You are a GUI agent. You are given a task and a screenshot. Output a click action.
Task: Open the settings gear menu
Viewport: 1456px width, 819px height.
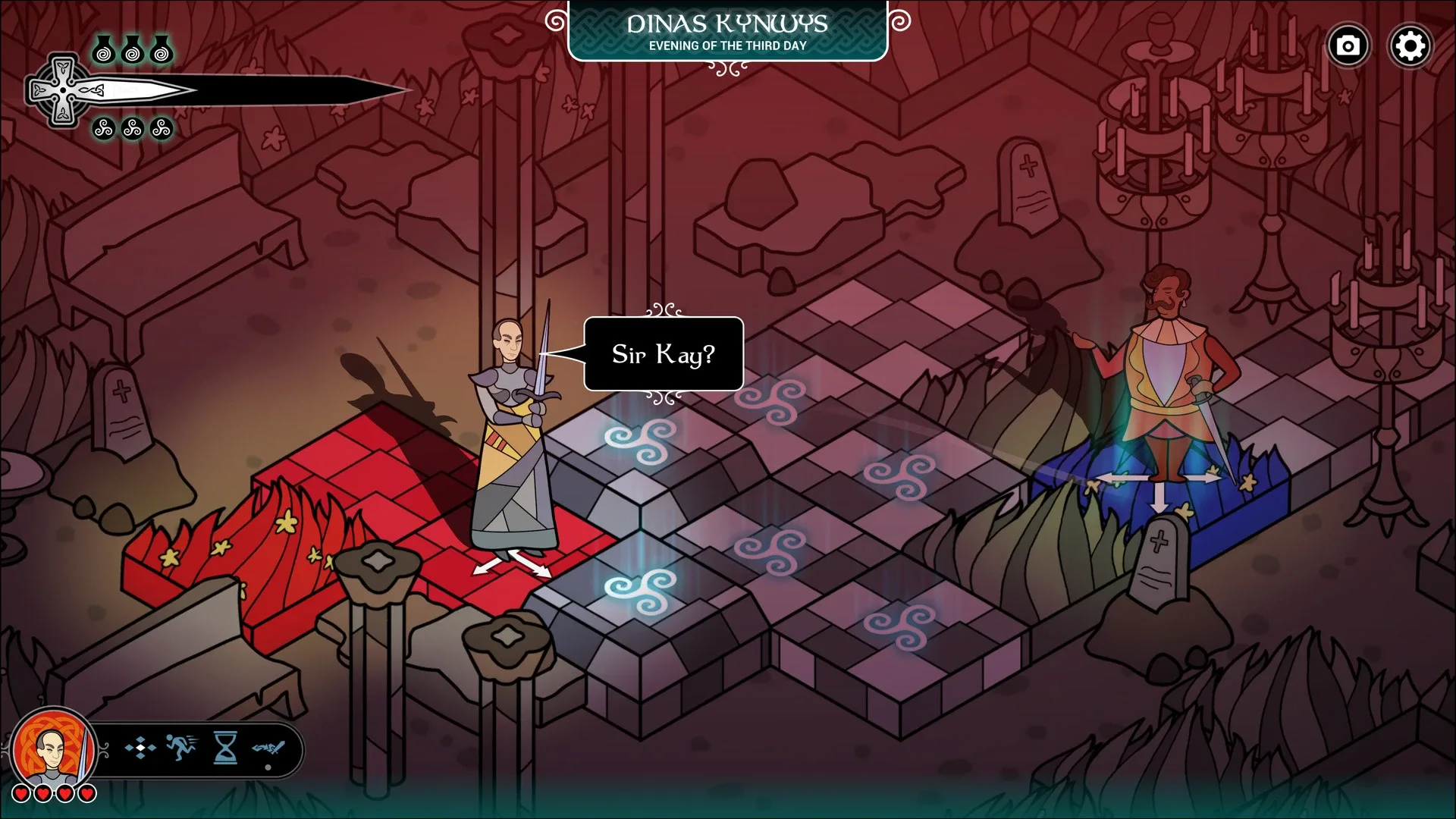[1410, 45]
